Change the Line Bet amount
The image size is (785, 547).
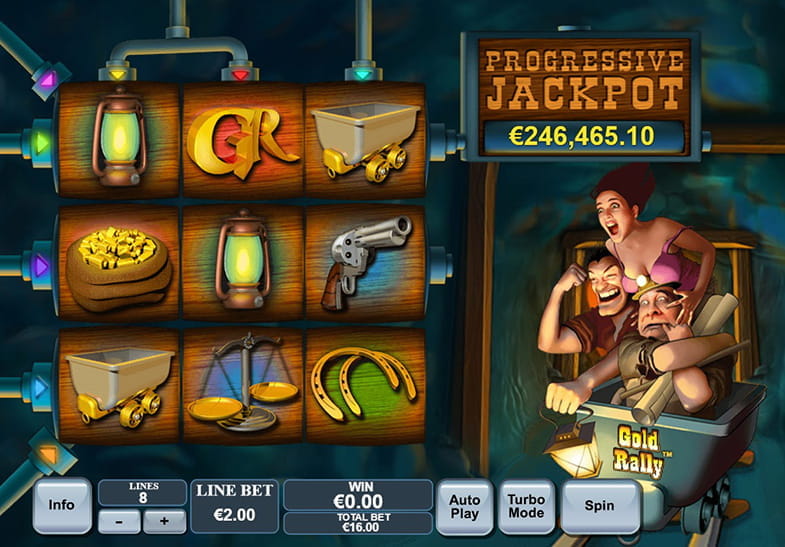pos(235,507)
